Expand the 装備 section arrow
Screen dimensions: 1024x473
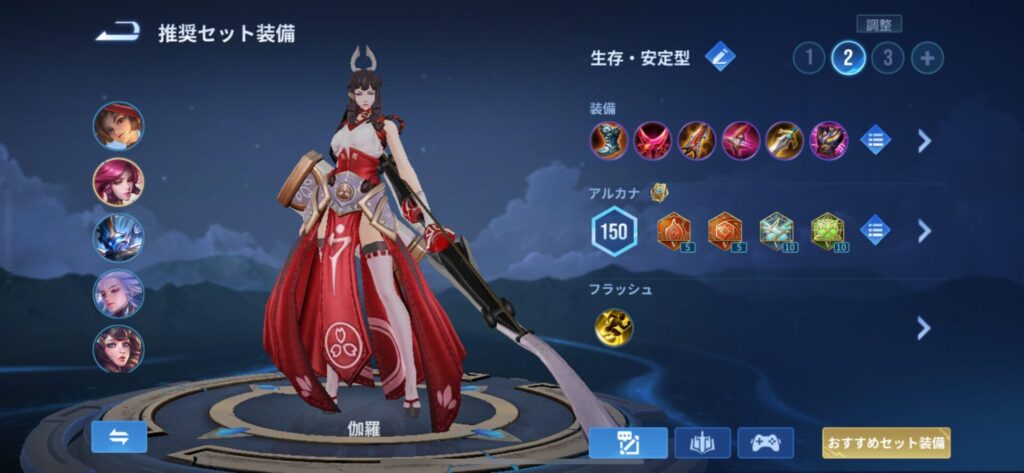[924, 140]
